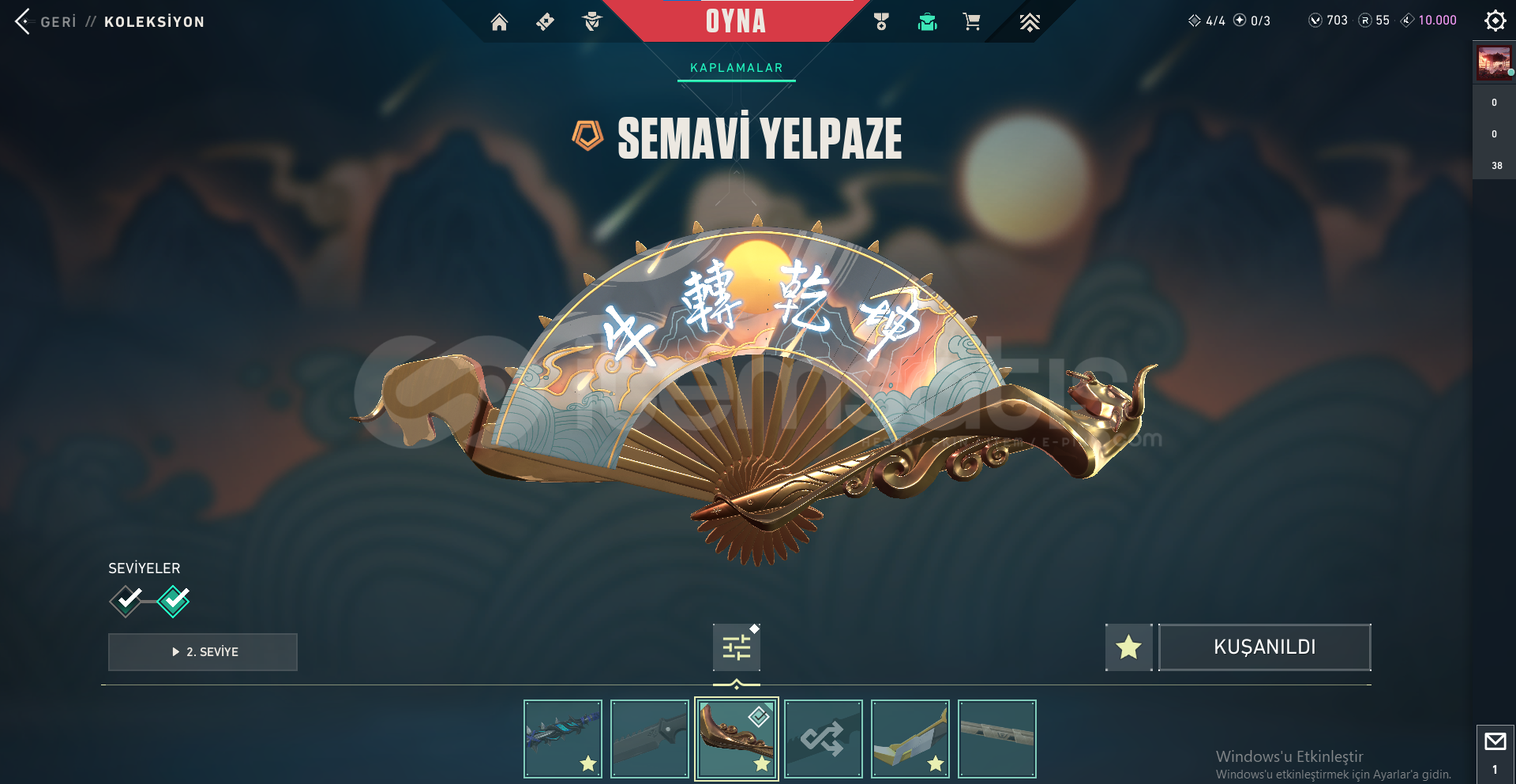
Task: Click the red OYNA play button
Action: (x=735, y=21)
